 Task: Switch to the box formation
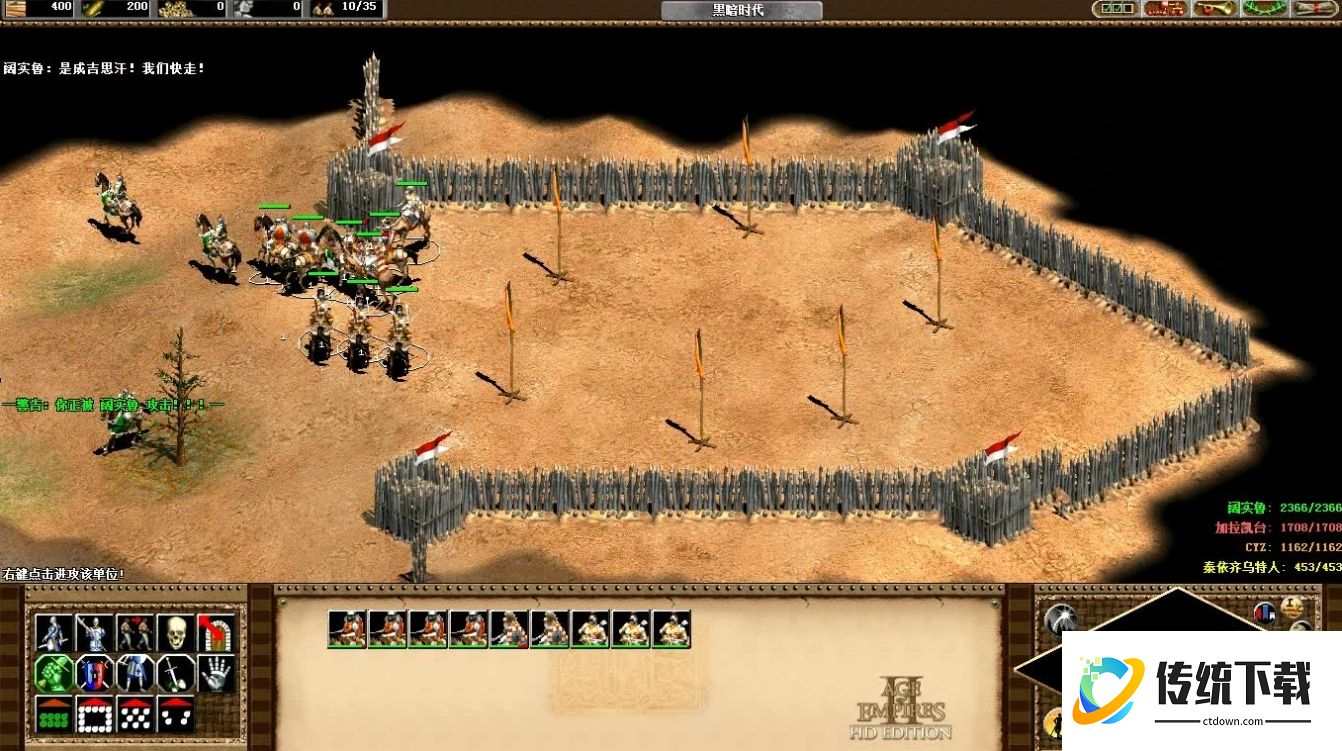(95, 713)
